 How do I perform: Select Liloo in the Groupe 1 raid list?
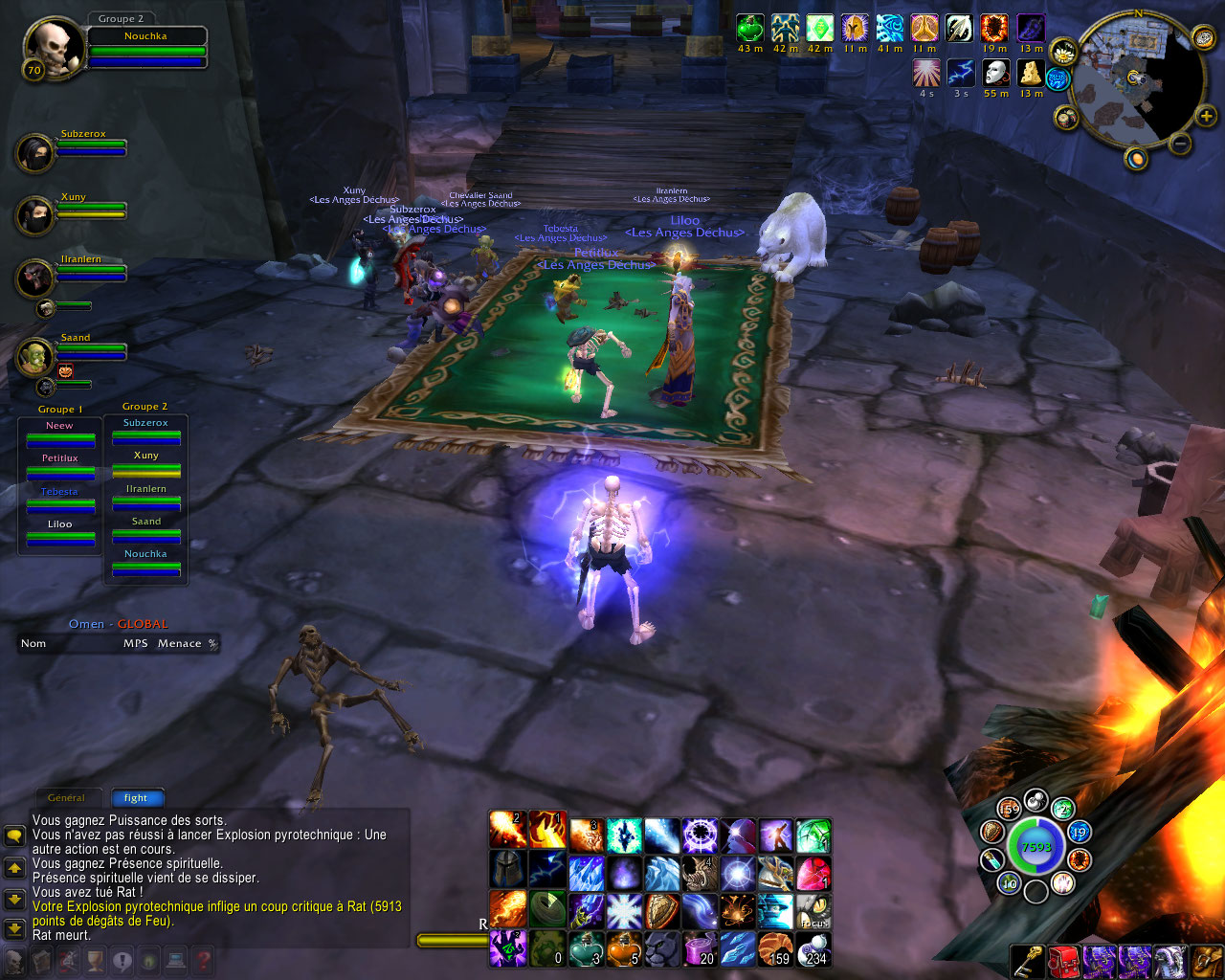pyautogui.click(x=59, y=532)
